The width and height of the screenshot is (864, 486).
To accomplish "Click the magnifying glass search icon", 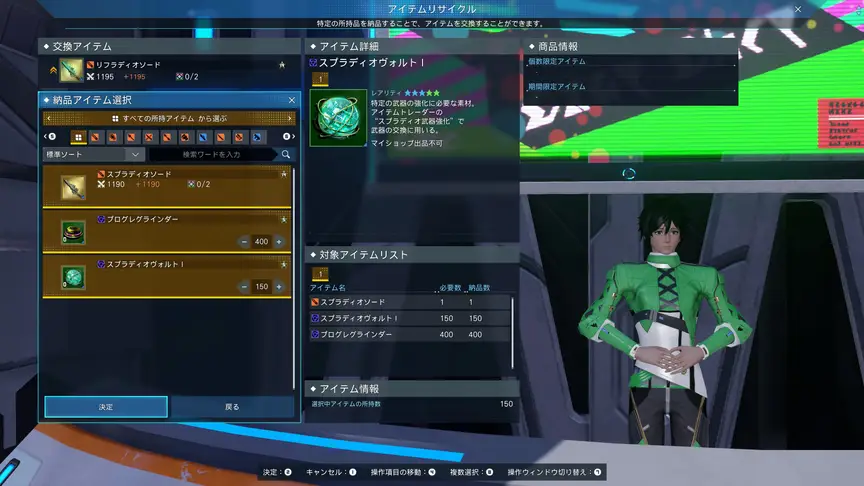I will click(286, 155).
